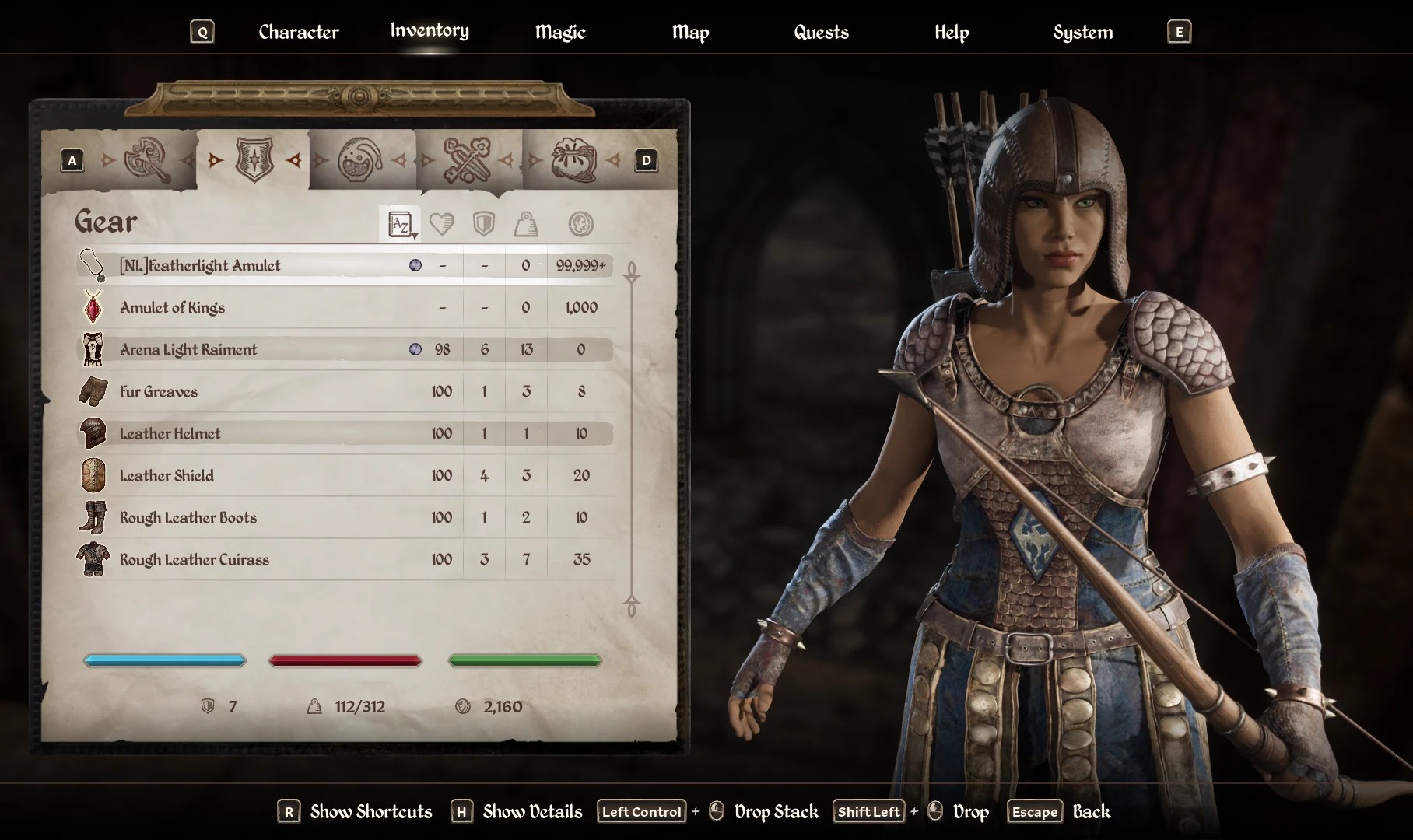Viewport: 1413px width, 840px height.
Task: Sort gear by heart condition column
Action: tap(441, 225)
